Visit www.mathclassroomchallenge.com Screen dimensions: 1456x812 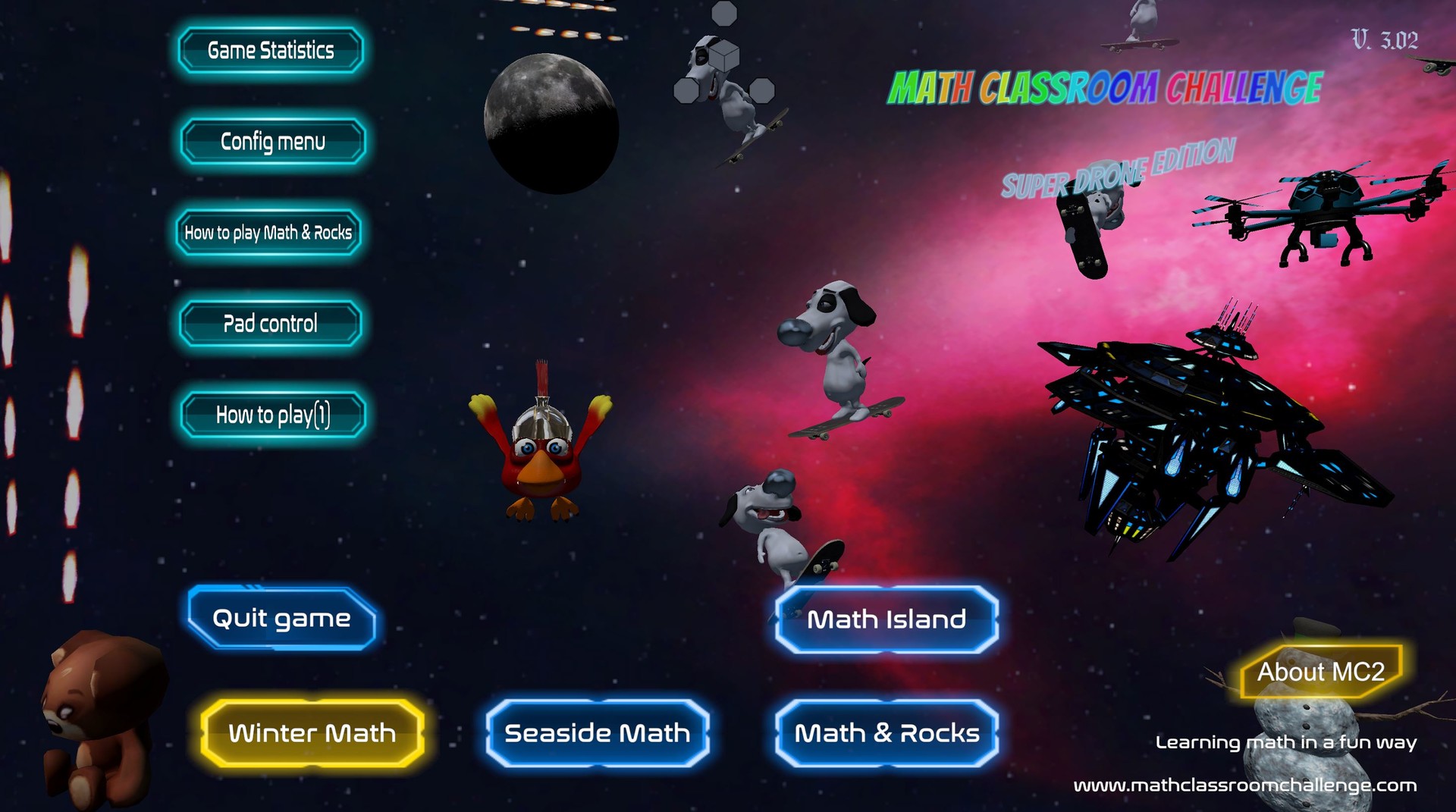[1255, 787]
